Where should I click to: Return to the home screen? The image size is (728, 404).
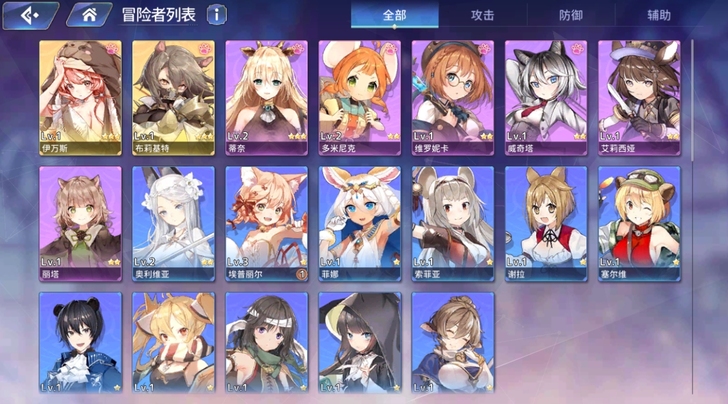tap(90, 14)
